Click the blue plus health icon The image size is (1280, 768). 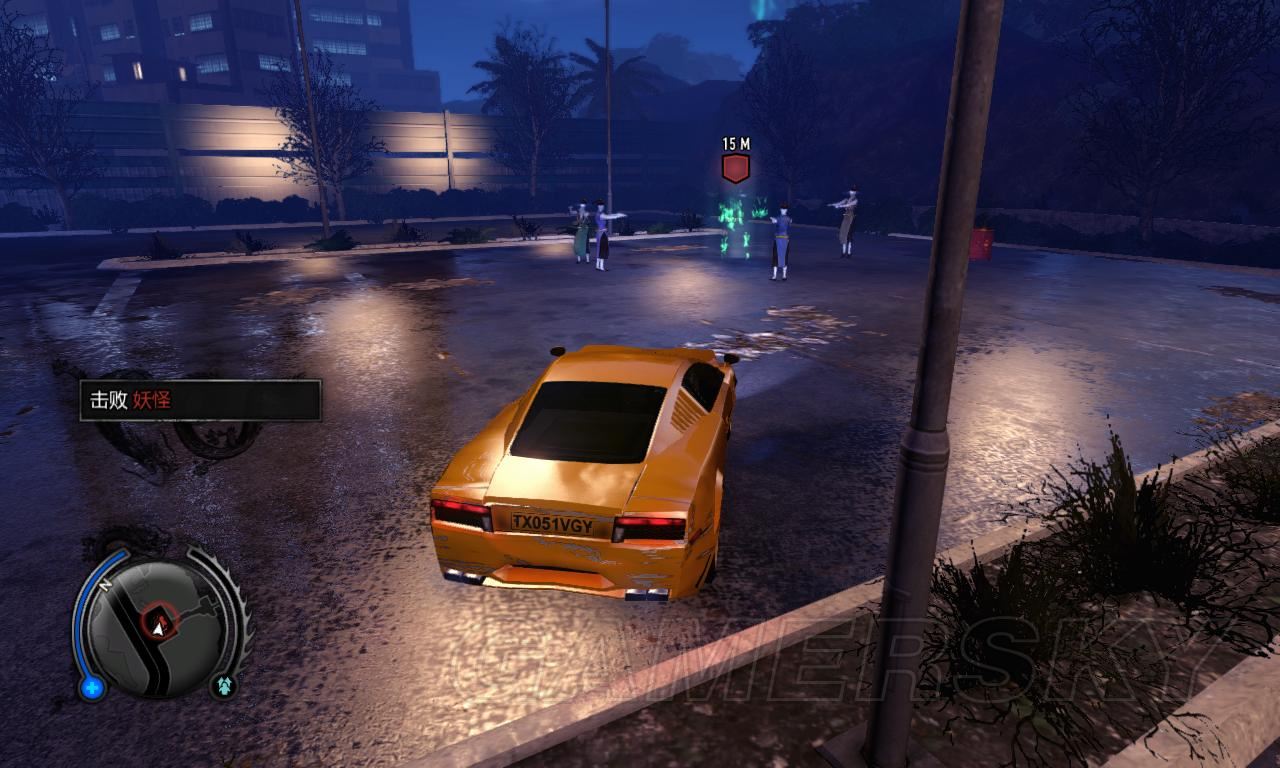point(92,687)
